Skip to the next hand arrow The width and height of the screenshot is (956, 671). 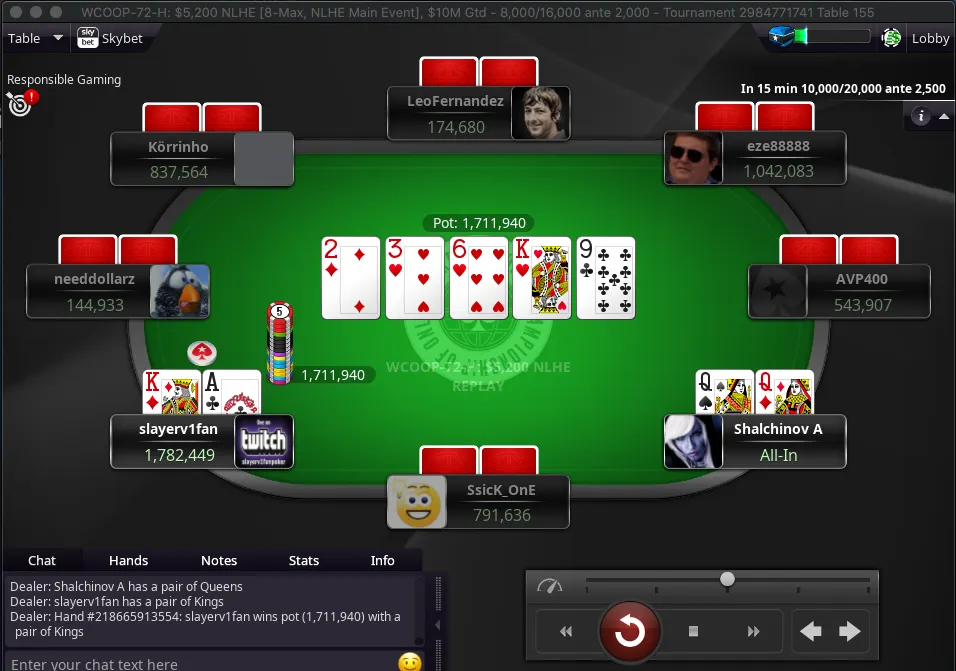[x=849, y=631]
